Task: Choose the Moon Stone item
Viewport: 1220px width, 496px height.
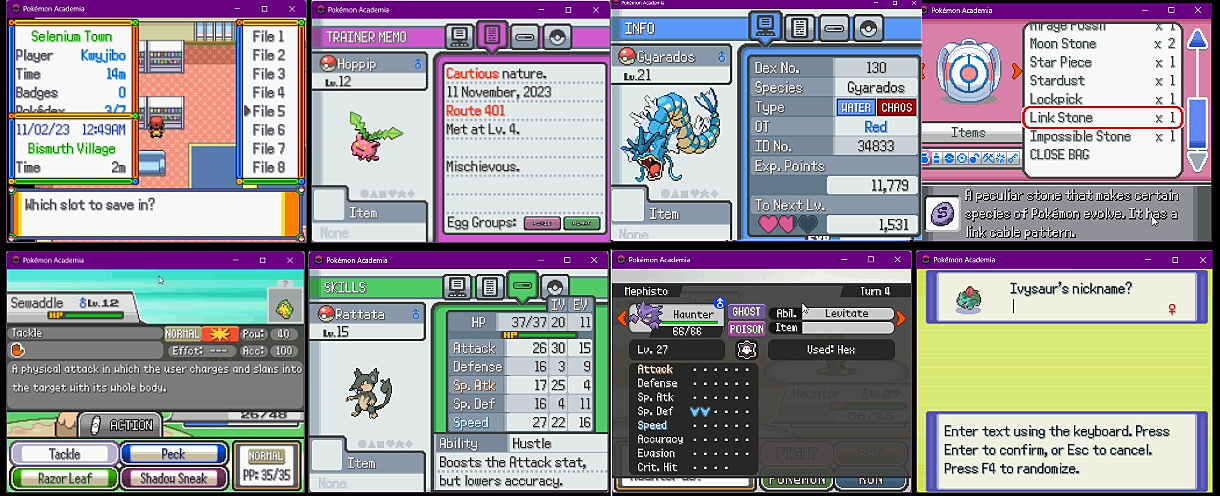Action: click(1064, 44)
